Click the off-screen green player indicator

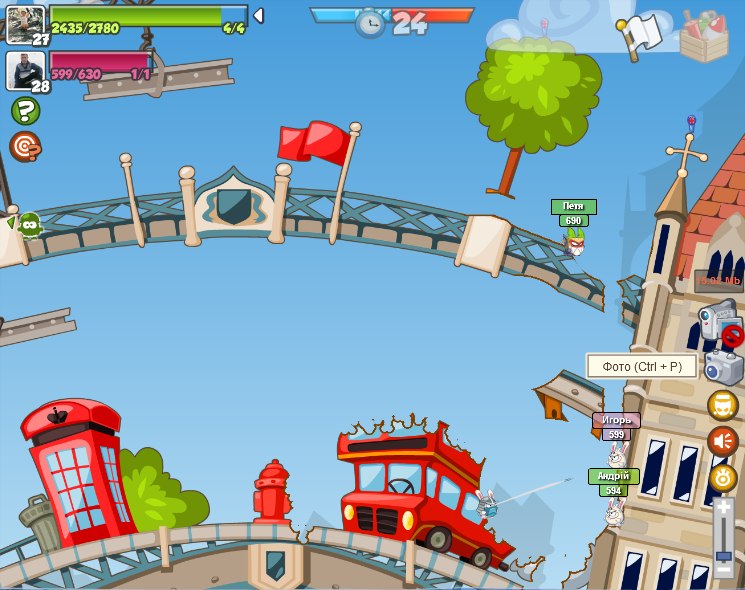click(28, 225)
